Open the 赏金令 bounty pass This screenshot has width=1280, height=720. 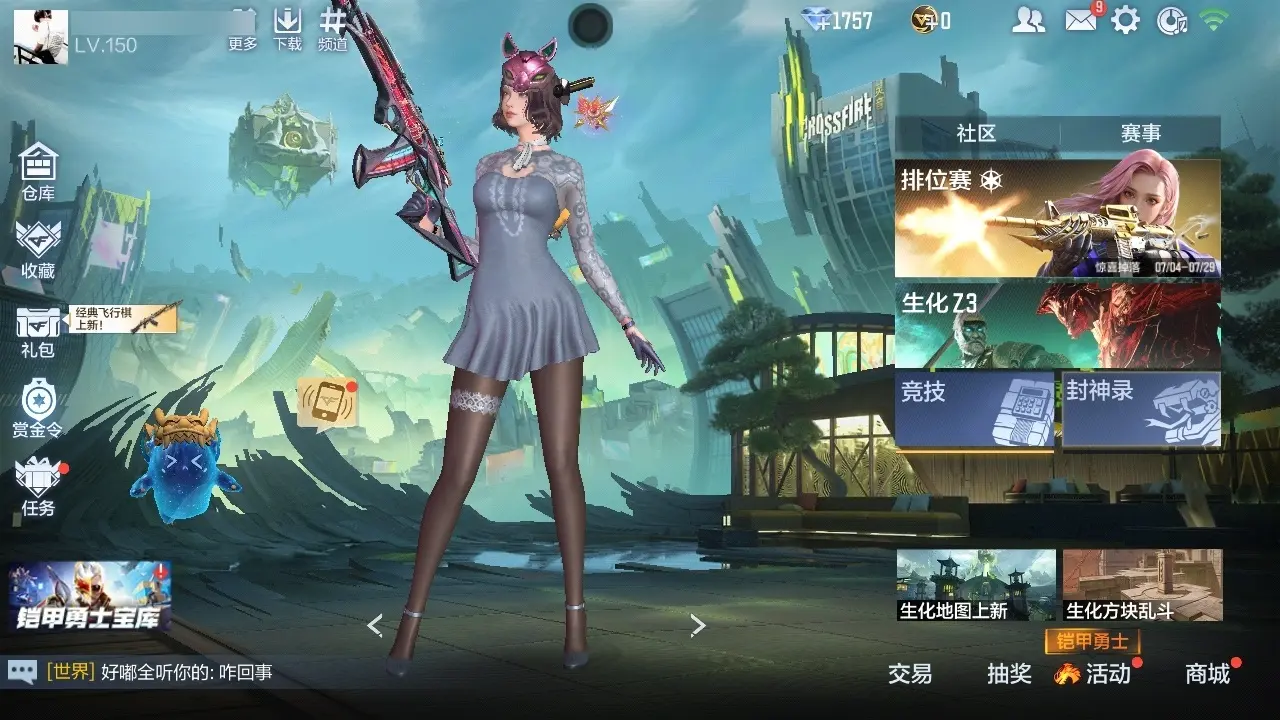[x=38, y=408]
